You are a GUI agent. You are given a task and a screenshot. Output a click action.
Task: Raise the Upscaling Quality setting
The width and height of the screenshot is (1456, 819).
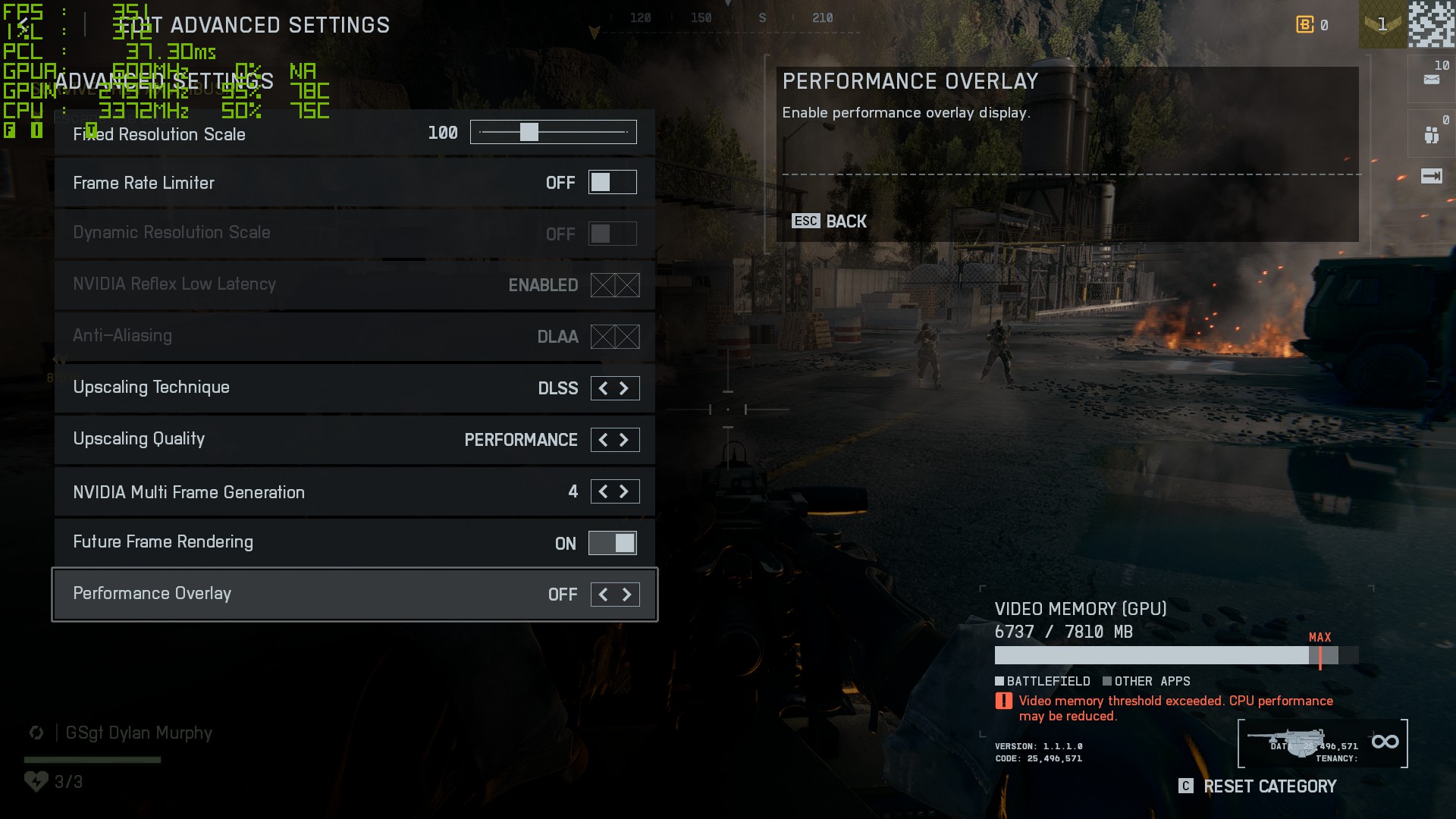pos(624,440)
